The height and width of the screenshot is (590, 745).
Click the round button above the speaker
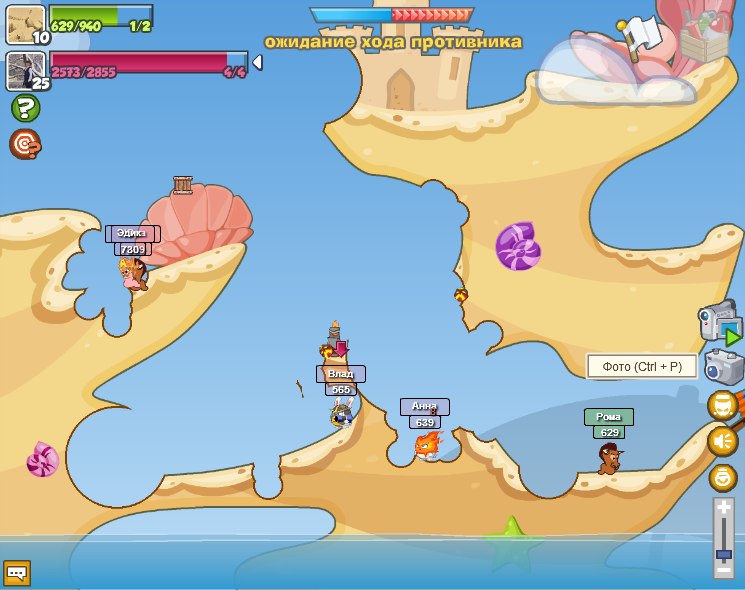tap(722, 405)
